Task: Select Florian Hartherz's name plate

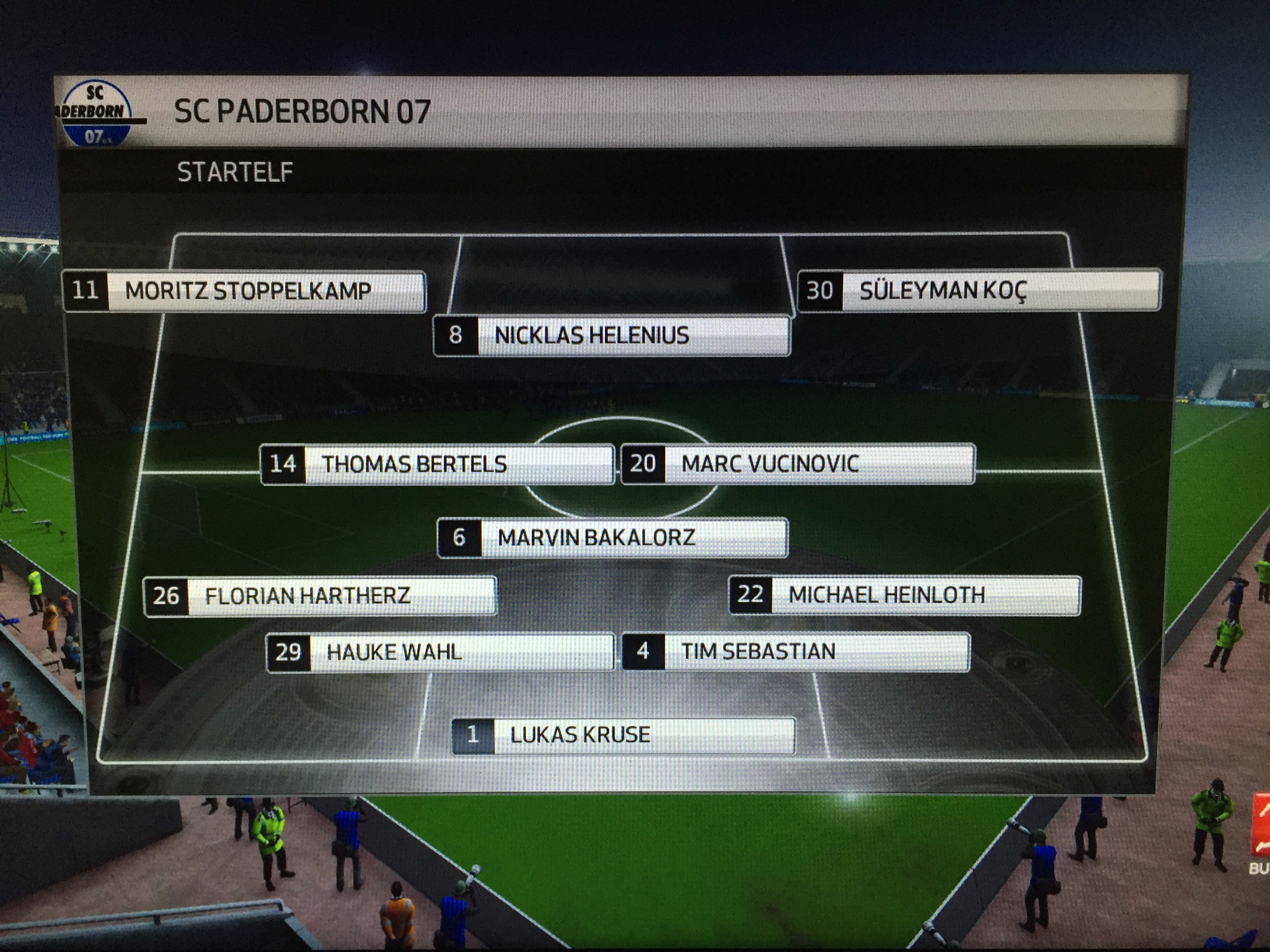Action: click(x=320, y=596)
